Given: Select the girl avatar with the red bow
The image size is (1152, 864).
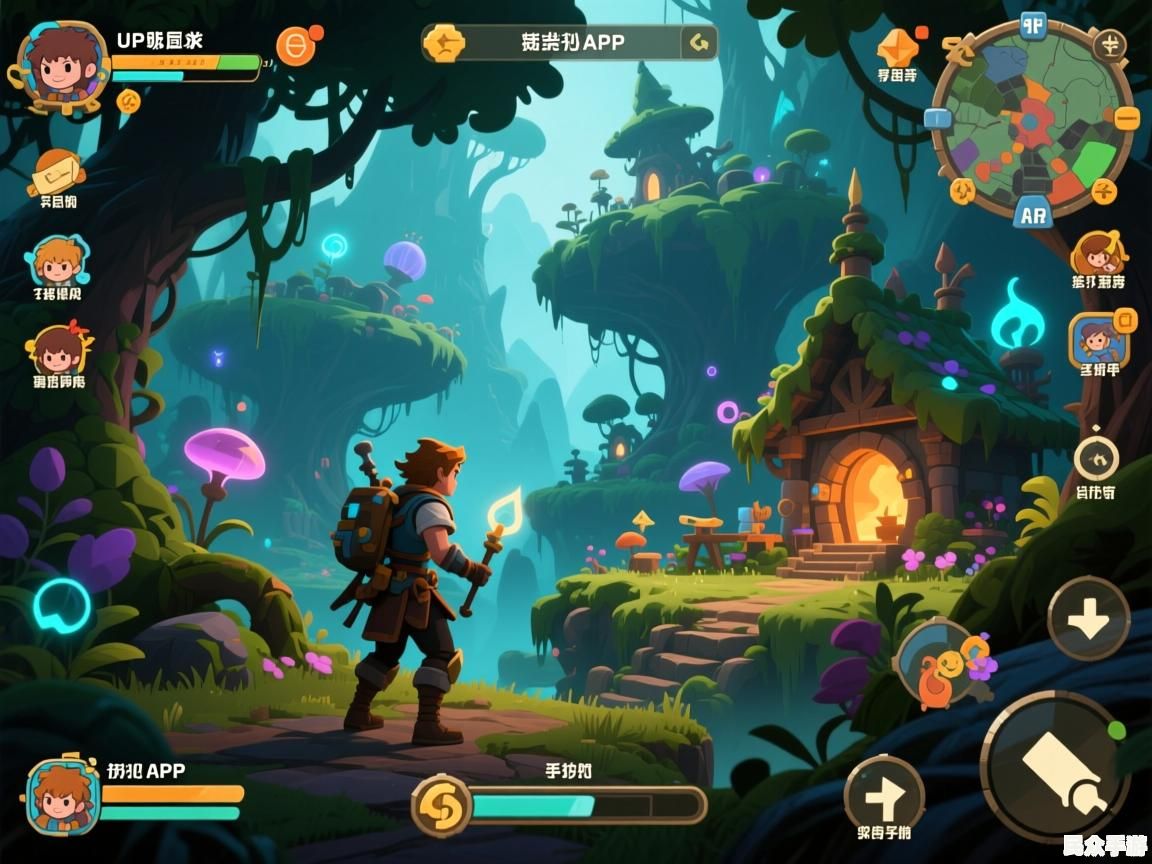Looking at the screenshot, I should [57, 350].
